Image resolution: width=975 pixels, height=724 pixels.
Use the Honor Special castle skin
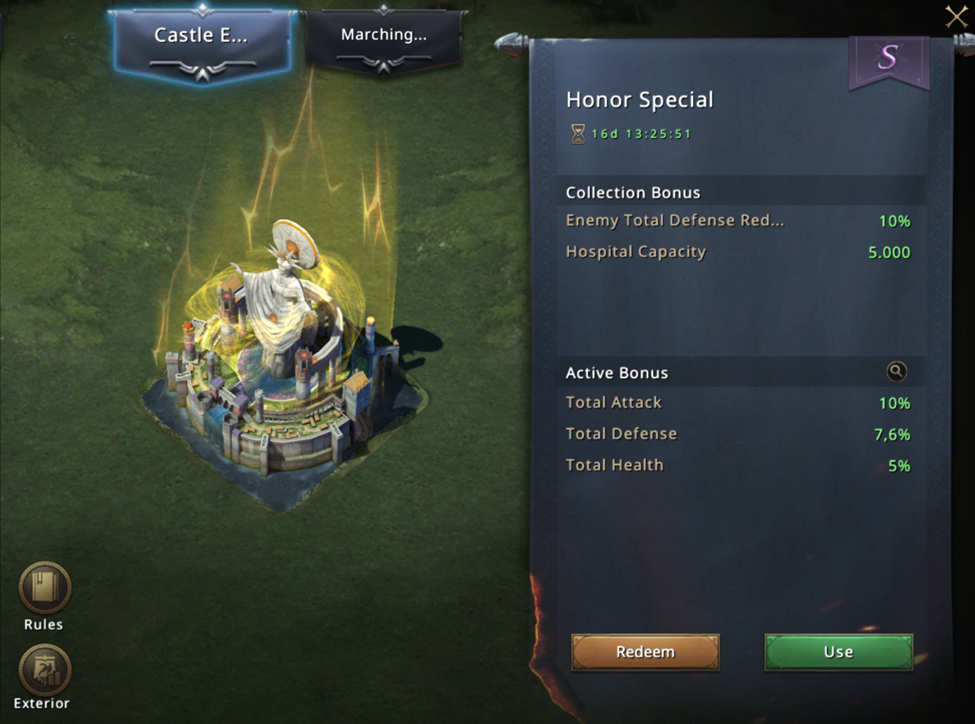point(838,652)
